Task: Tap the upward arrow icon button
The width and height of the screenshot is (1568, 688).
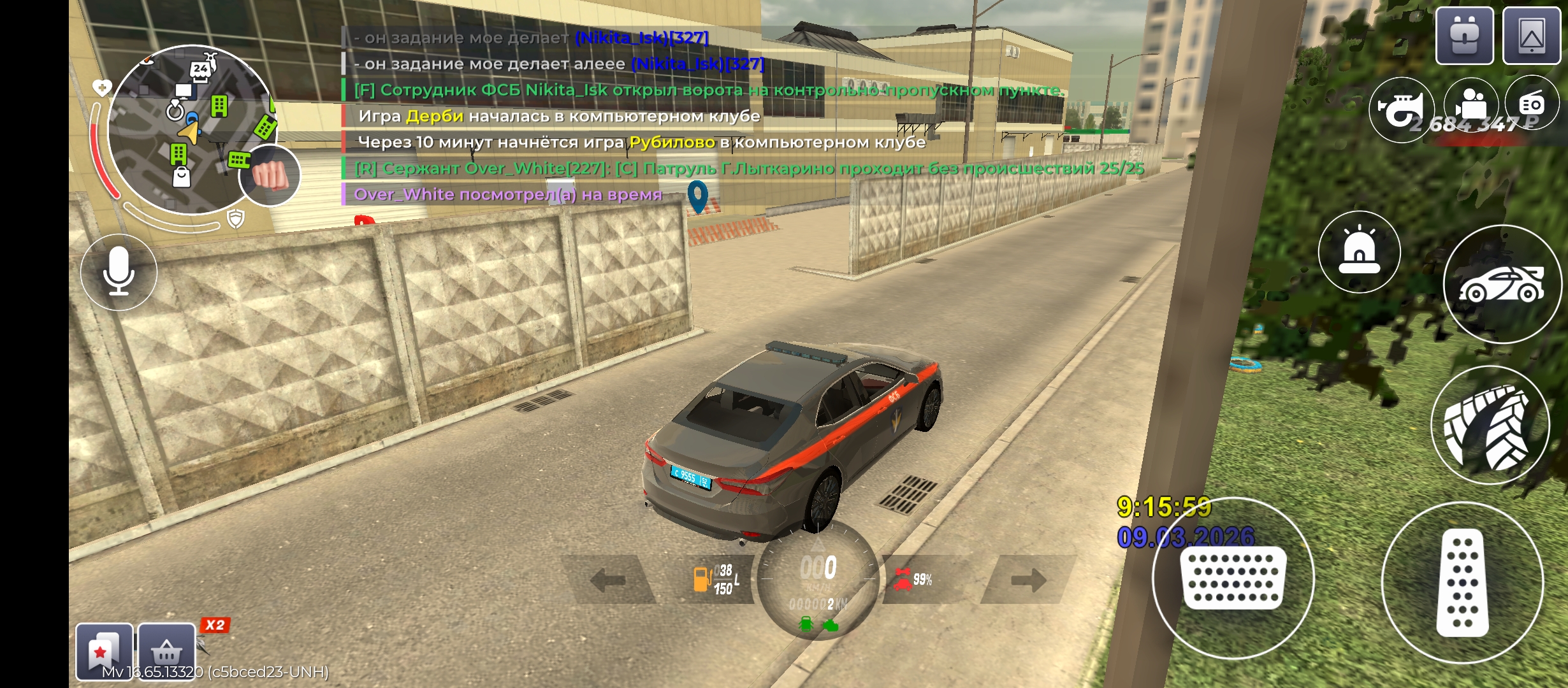Action: coord(1531,36)
